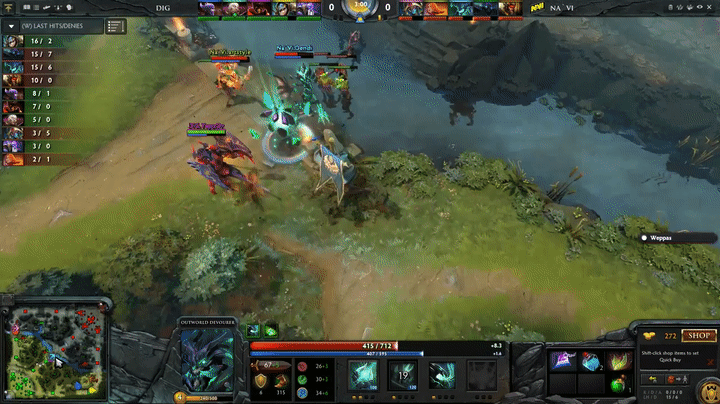This screenshot has width=720, height=404.
Task: Activate the first Outworld Devourer ability icon
Action: (361, 374)
